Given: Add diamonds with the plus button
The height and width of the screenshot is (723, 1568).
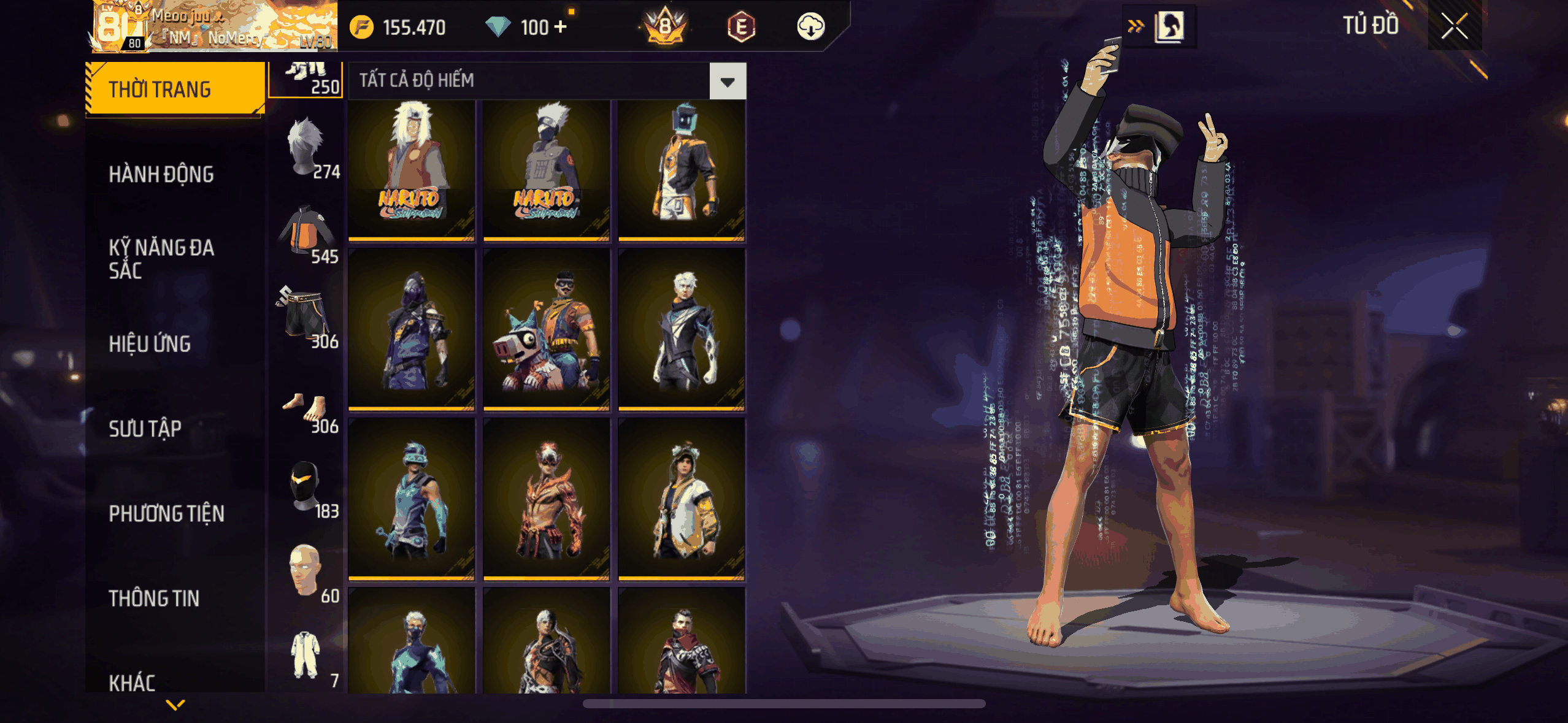Looking at the screenshot, I should tap(560, 27).
